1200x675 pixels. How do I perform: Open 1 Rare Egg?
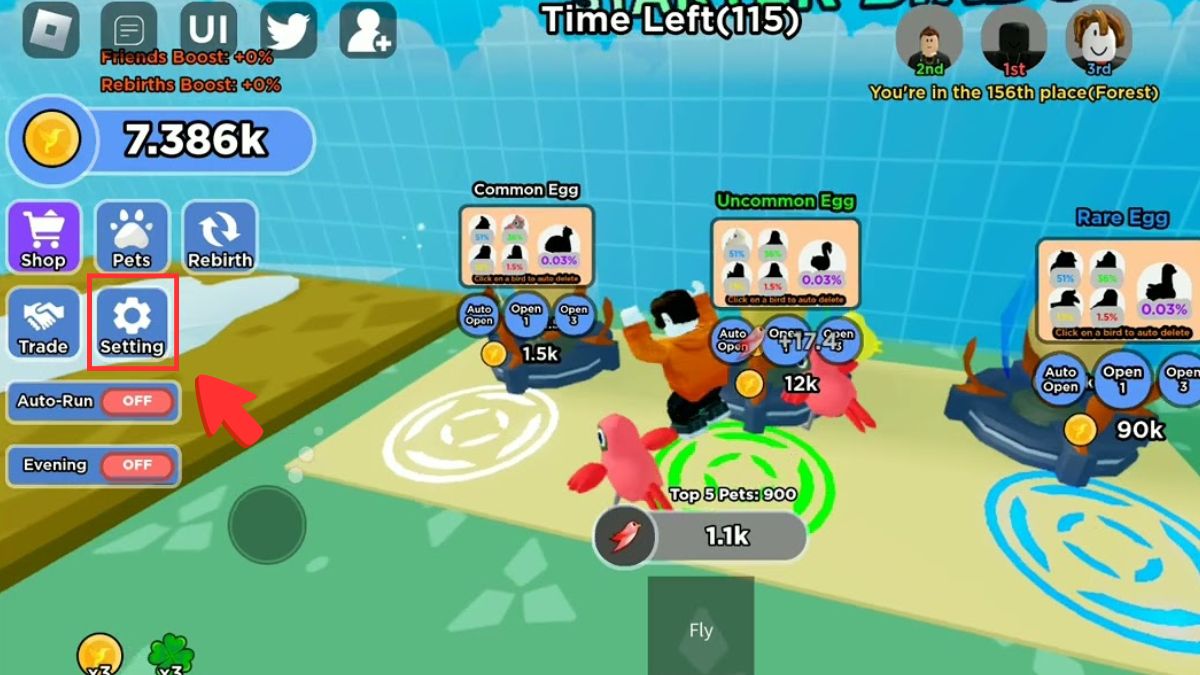pos(1122,379)
